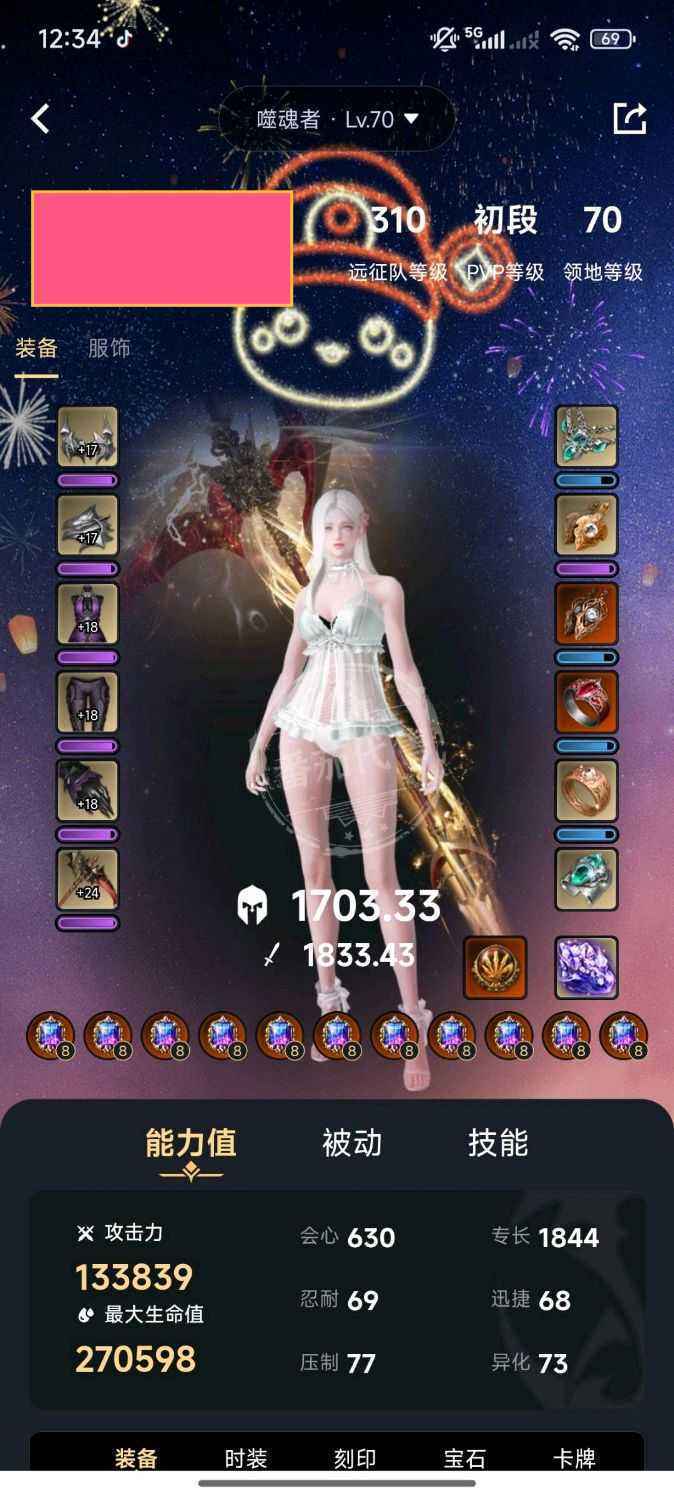Image resolution: width=674 pixels, height=1500 pixels.
Task: Select the green winged necklace slot
Action: click(587, 436)
